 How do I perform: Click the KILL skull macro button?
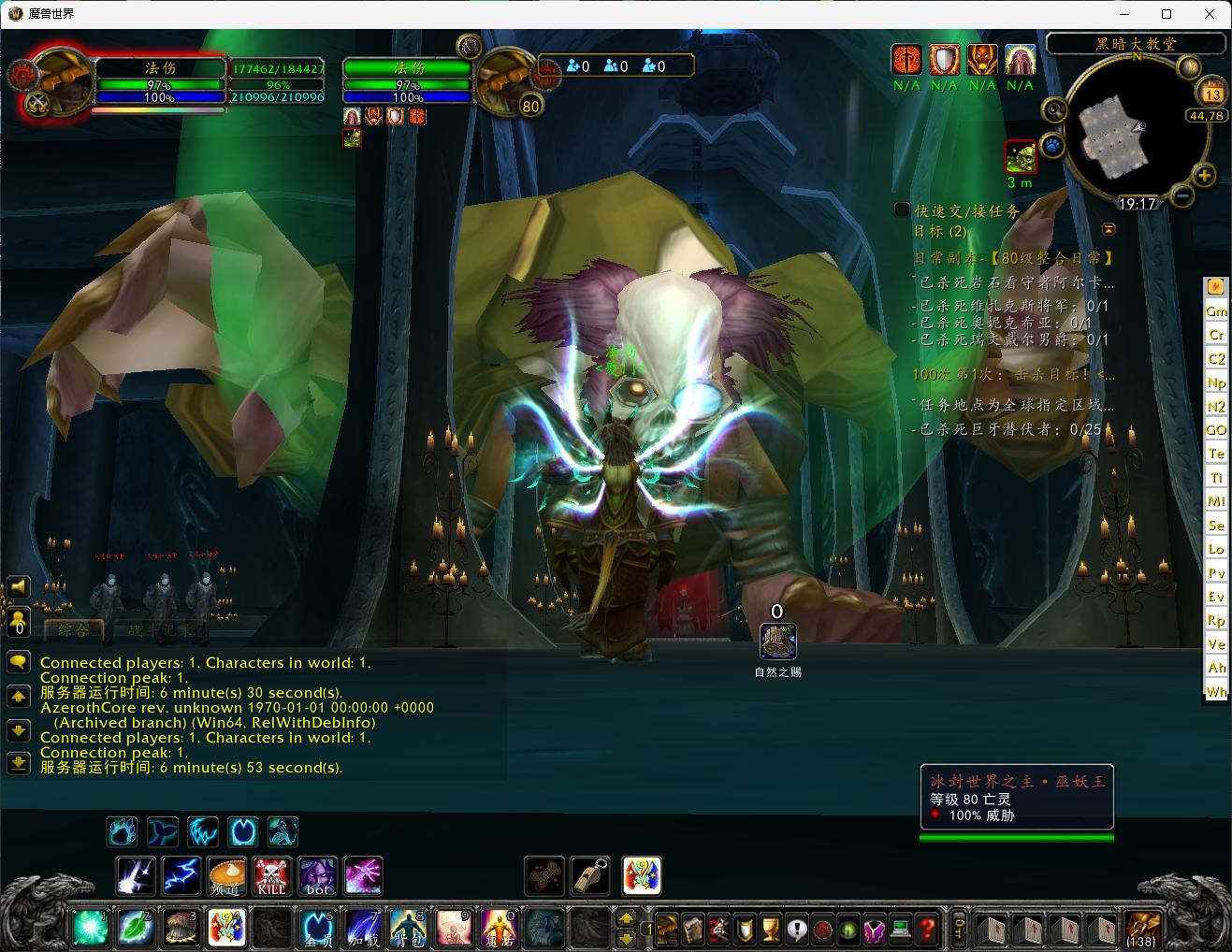click(x=271, y=876)
